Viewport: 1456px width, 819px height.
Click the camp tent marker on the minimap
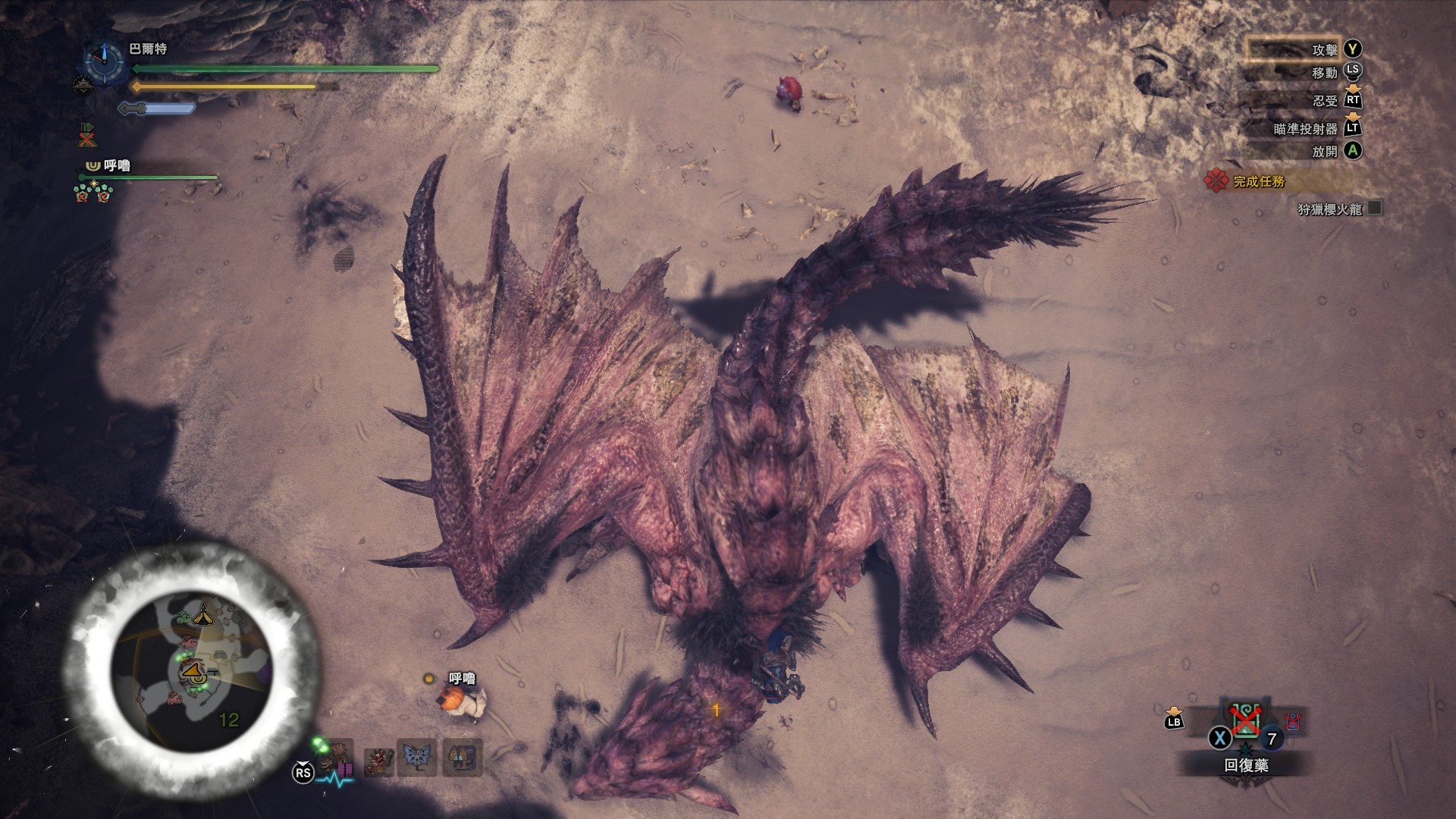point(202,613)
